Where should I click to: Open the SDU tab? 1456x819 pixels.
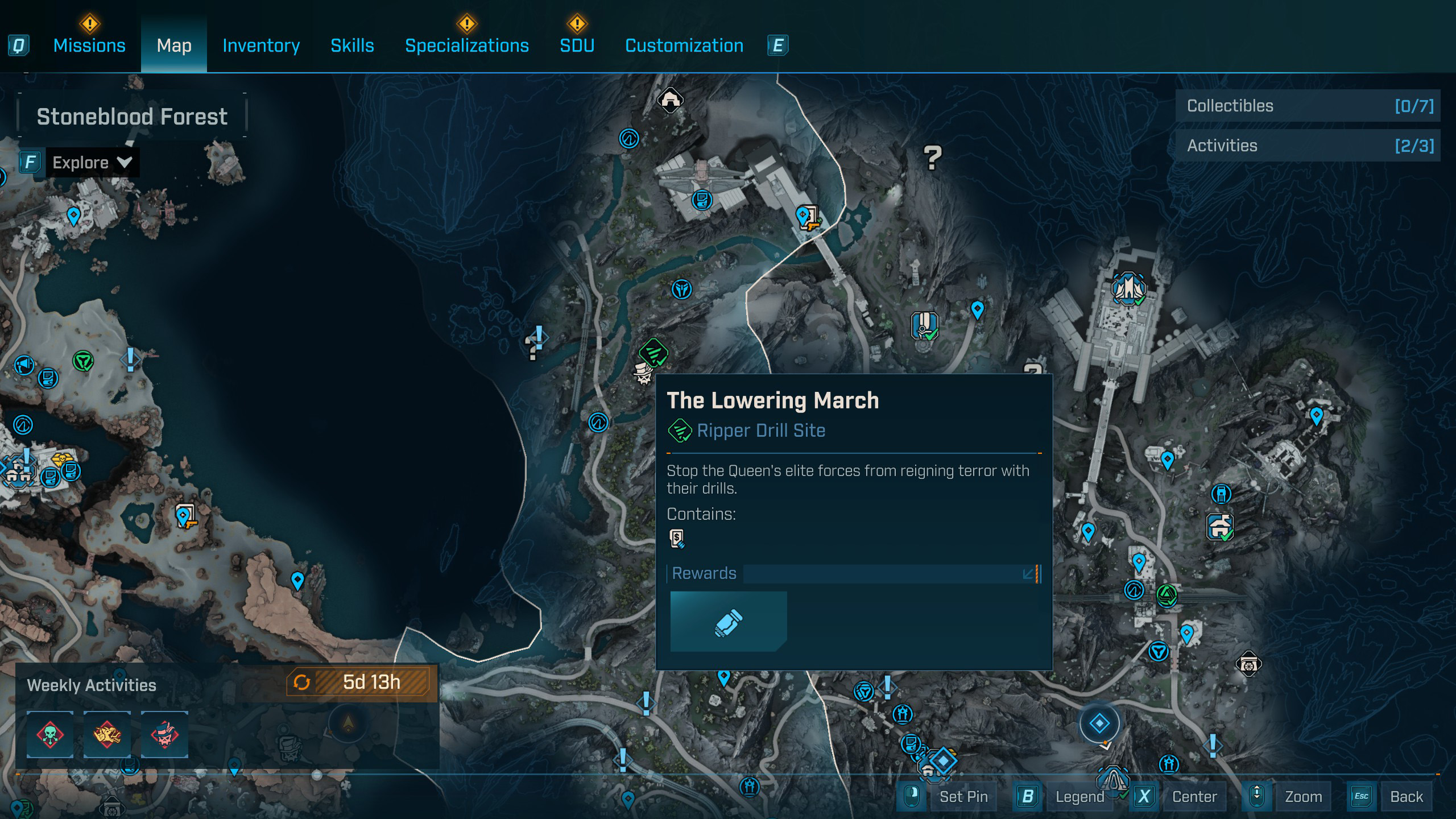coord(577,45)
